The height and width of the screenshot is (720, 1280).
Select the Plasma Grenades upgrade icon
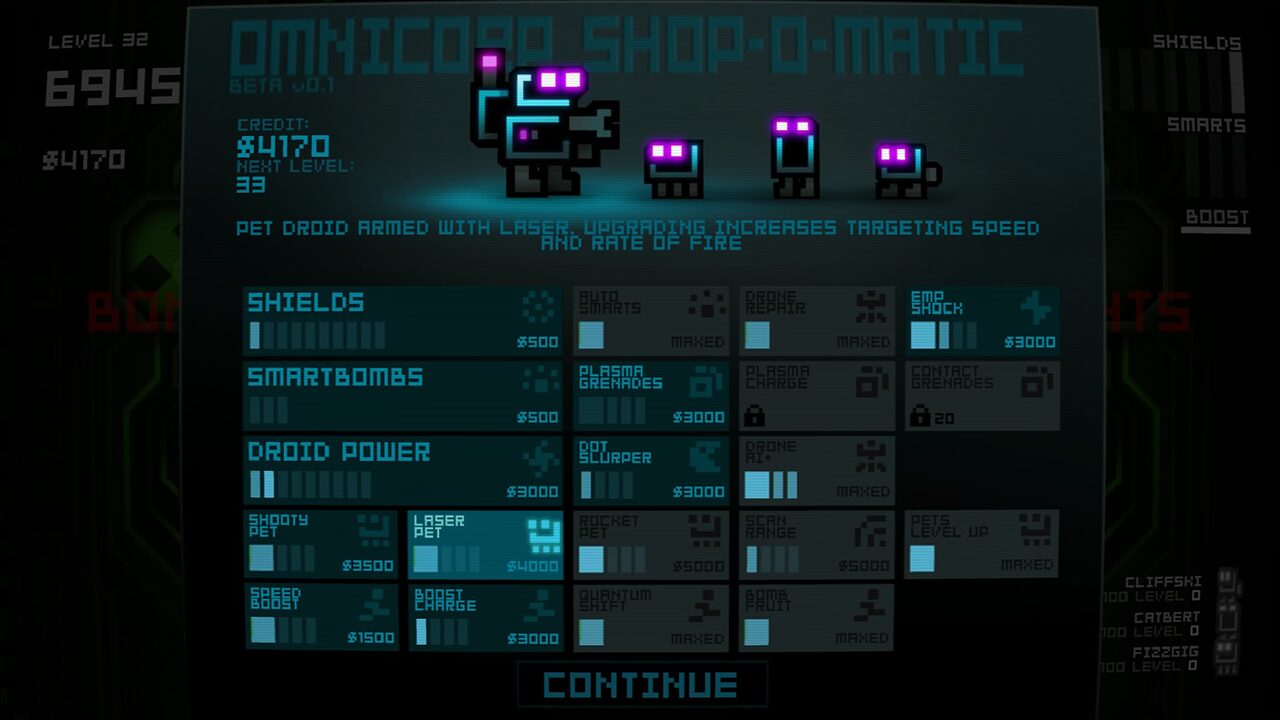(707, 382)
